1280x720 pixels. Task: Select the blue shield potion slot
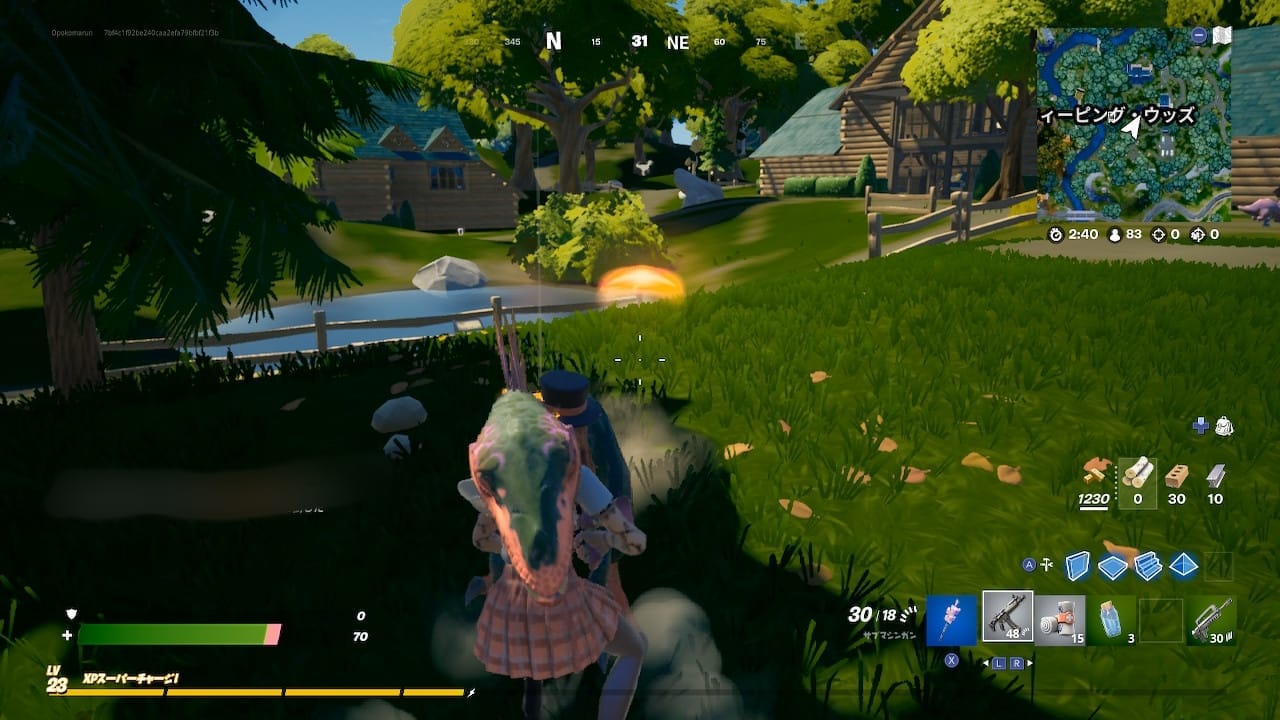[1111, 619]
